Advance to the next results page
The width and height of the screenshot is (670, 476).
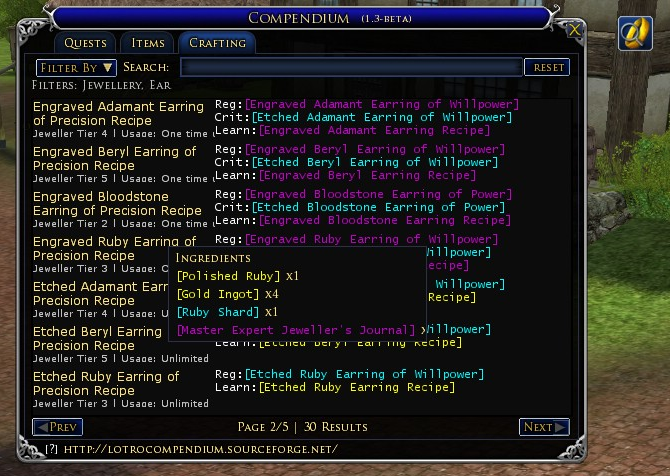[544, 427]
